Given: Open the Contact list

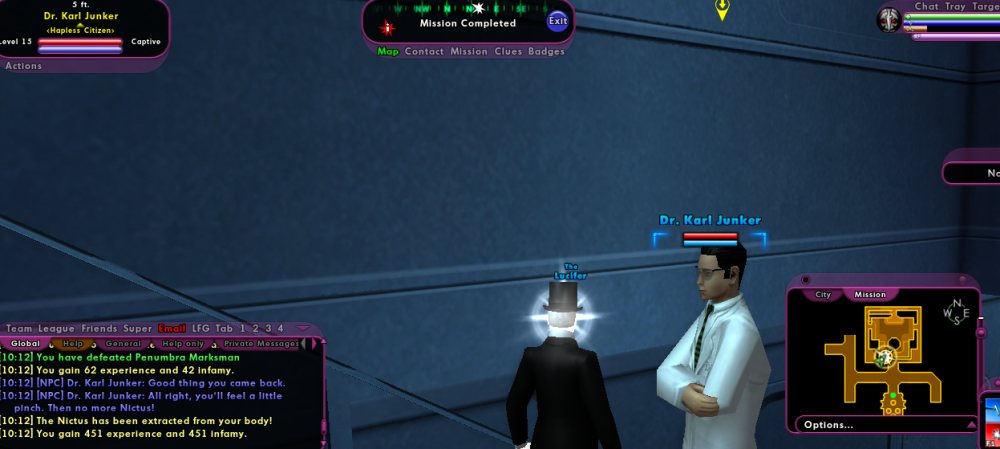Looking at the screenshot, I should (x=424, y=51).
